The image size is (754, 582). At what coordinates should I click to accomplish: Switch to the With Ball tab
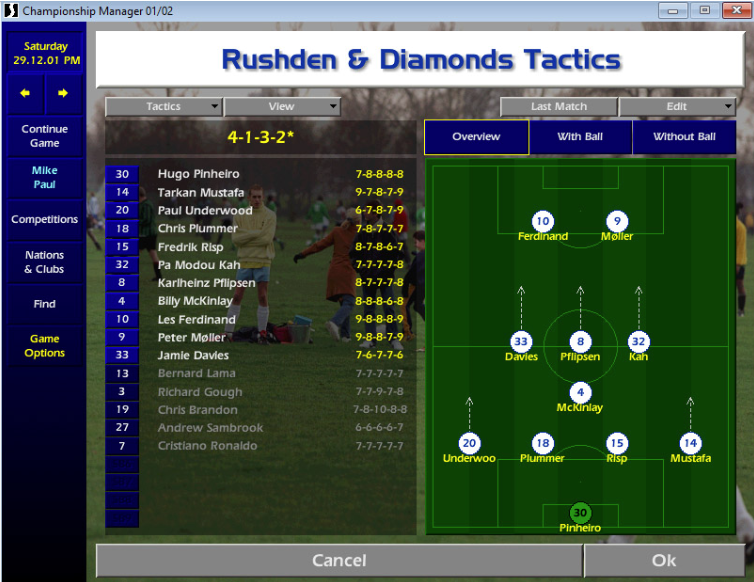tap(580, 137)
